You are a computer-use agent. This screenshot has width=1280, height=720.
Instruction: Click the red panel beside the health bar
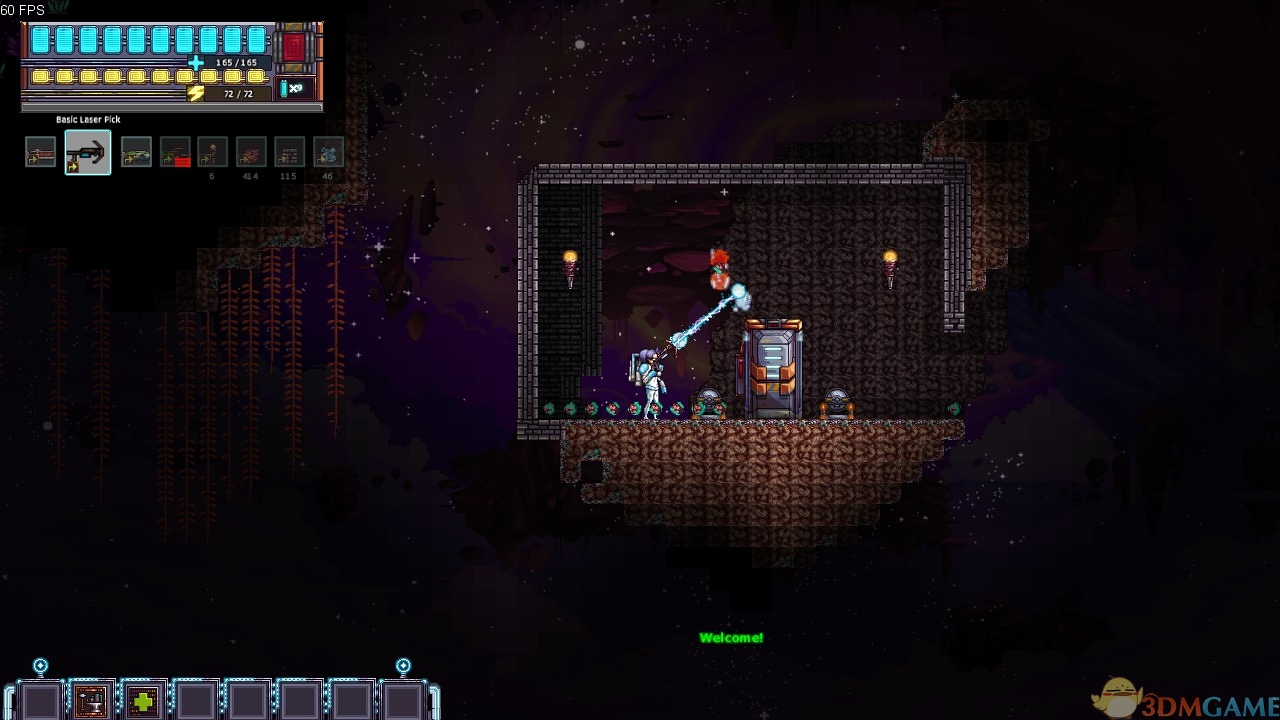294,47
